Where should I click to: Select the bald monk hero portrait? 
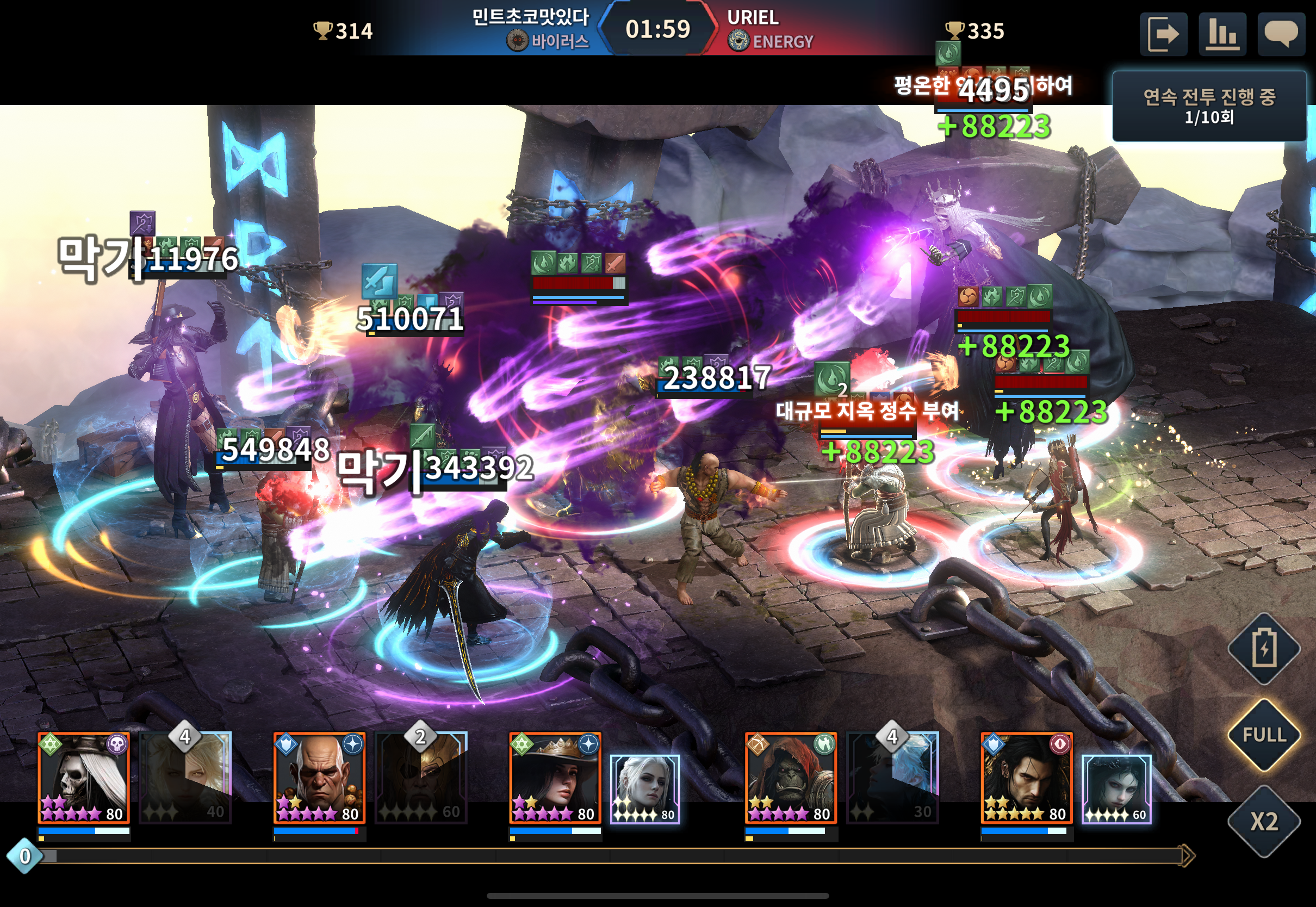click(319, 778)
